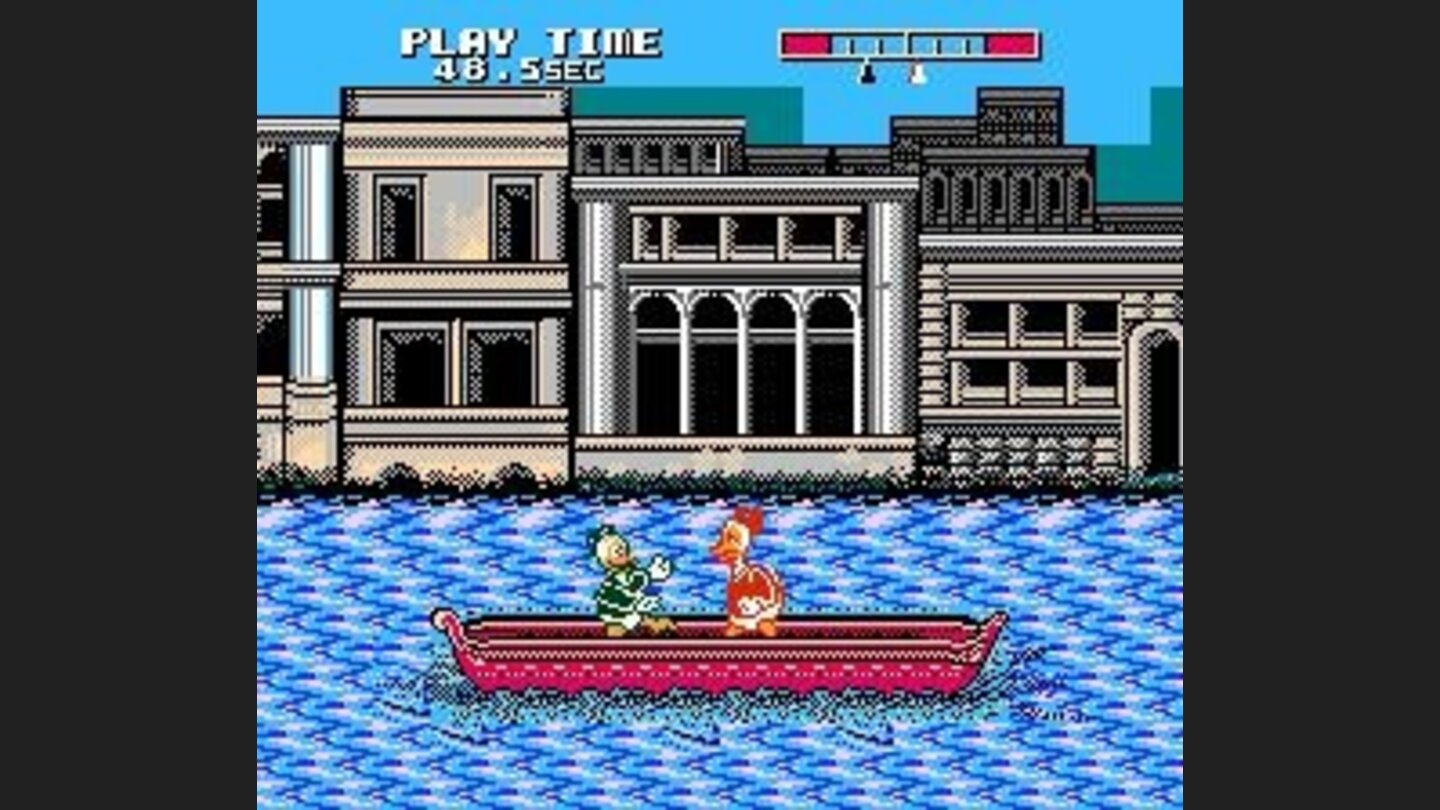
Task: Click the green-capped duckling rowing the gondola
Action: tap(619, 573)
